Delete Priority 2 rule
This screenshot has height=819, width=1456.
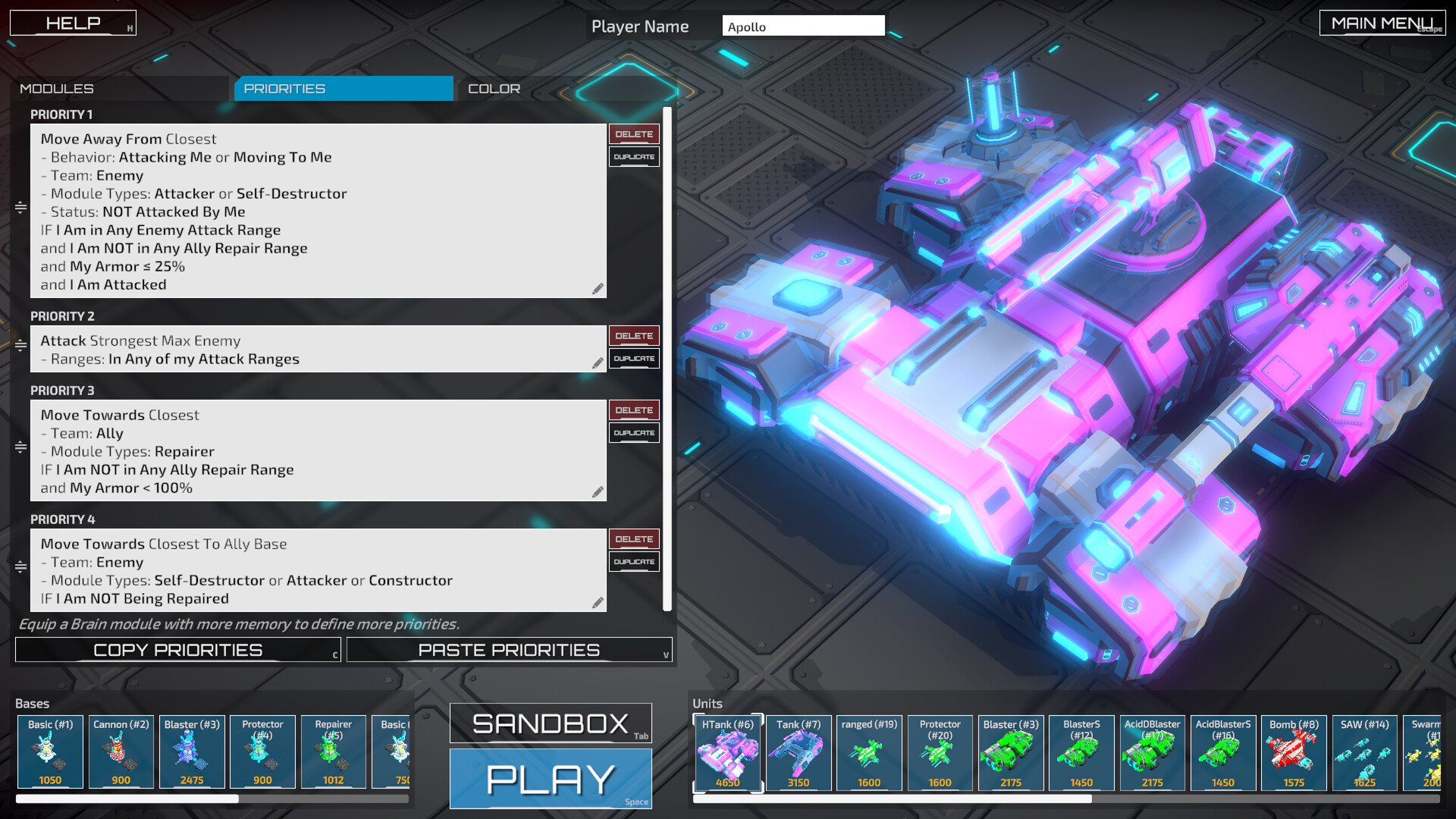pyautogui.click(x=634, y=335)
